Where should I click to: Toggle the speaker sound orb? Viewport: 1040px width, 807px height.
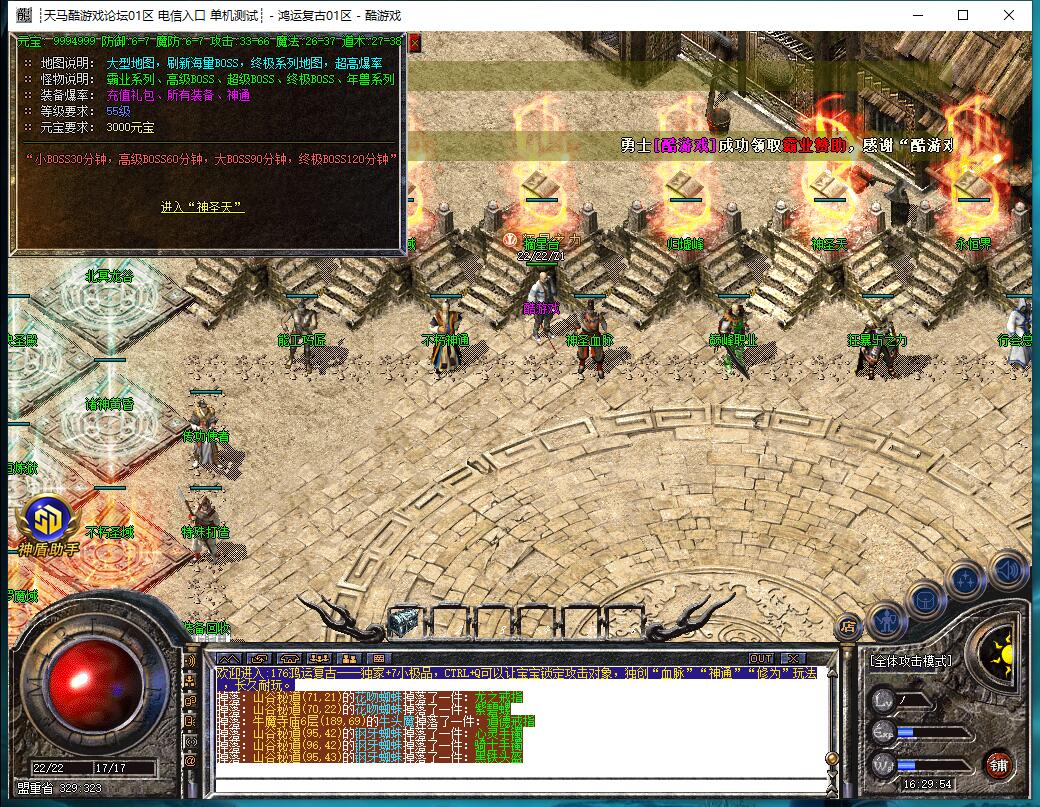click(x=1009, y=570)
